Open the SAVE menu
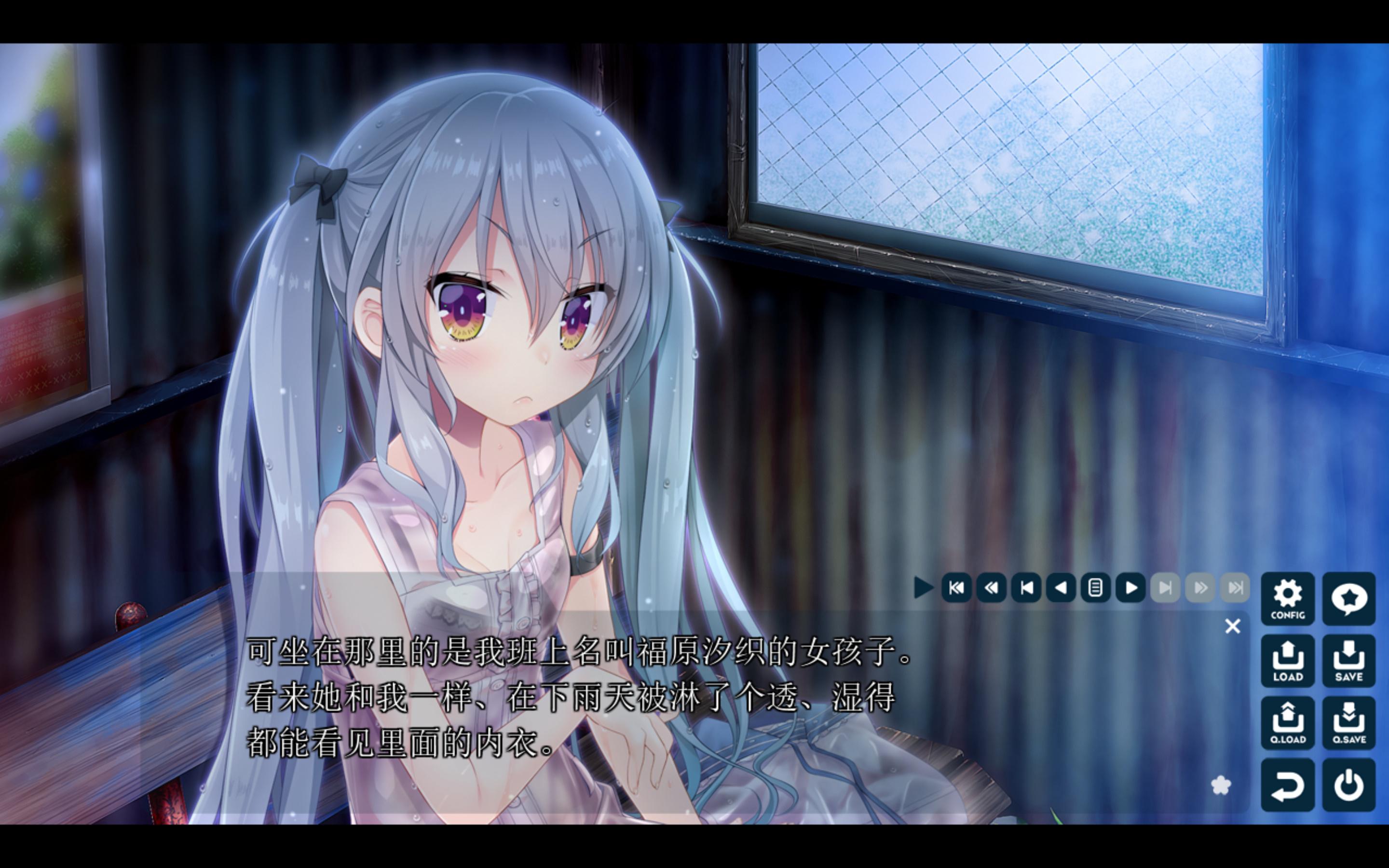 click(1348, 661)
